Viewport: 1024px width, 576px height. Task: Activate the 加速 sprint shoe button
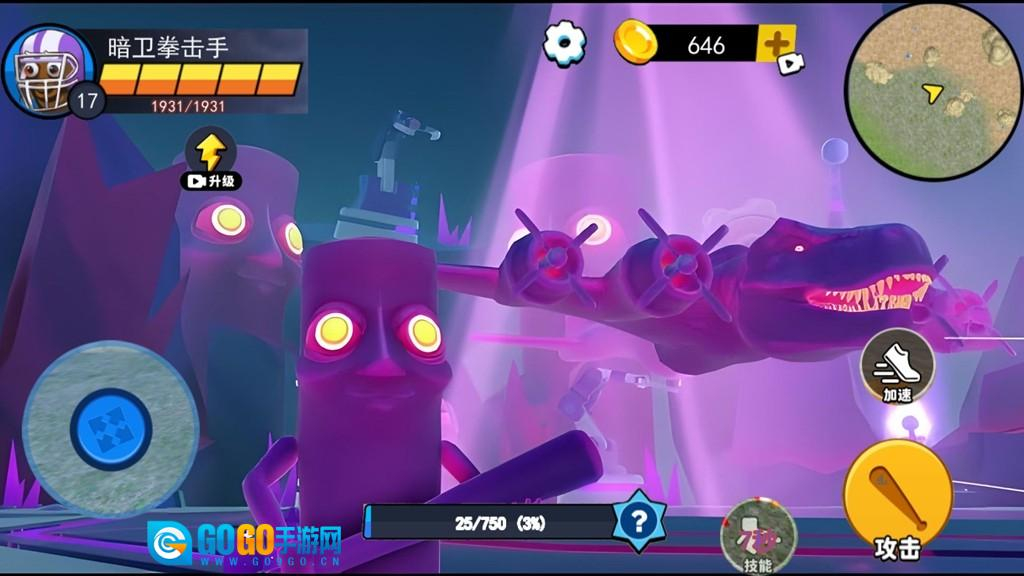897,366
